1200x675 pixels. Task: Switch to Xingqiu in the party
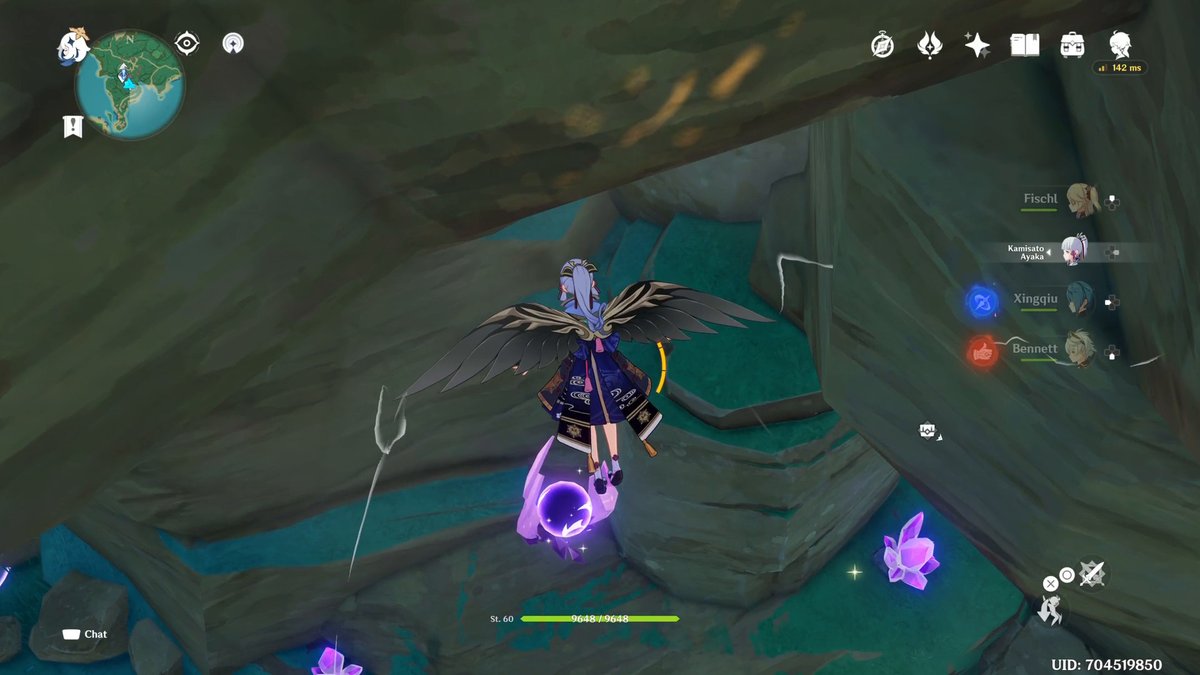click(x=1078, y=300)
